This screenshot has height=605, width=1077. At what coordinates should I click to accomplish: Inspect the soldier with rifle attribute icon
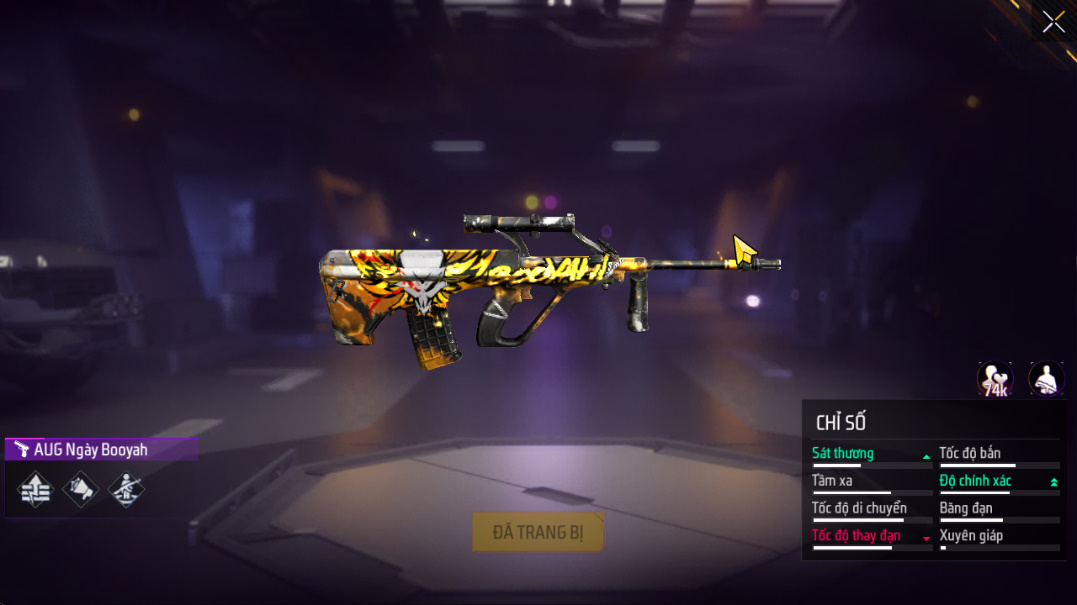click(x=126, y=489)
